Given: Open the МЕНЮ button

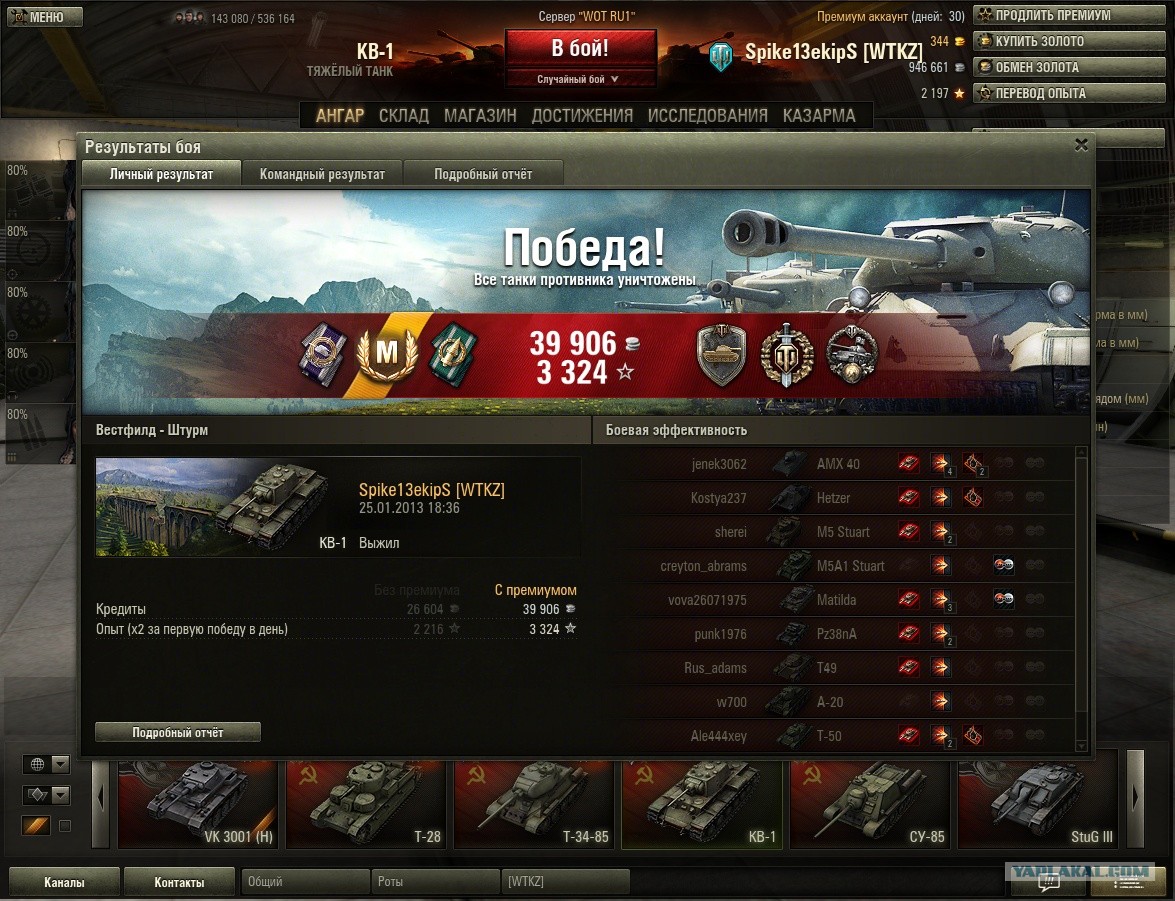Looking at the screenshot, I should (42, 17).
